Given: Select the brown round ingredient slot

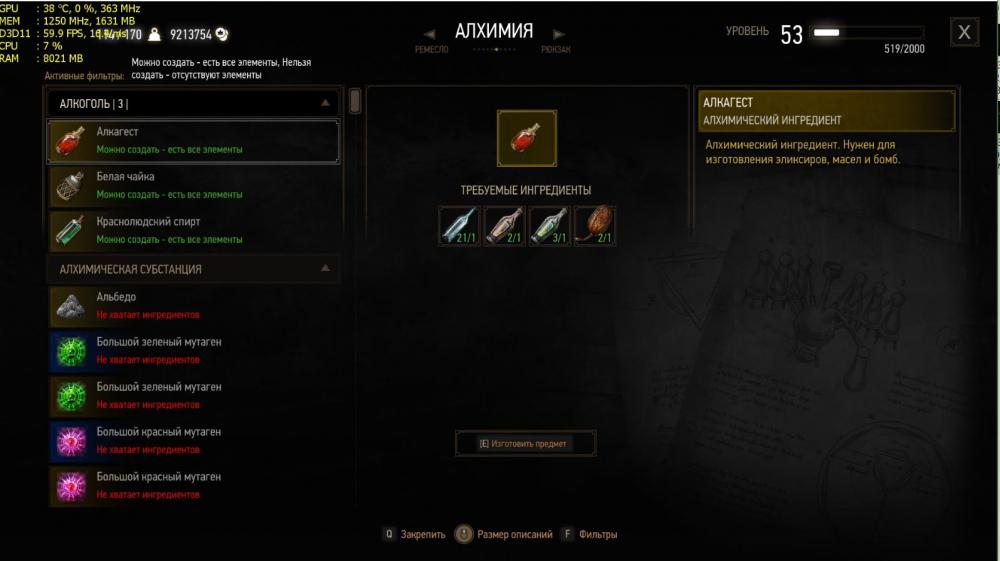Looking at the screenshot, I should [x=595, y=226].
